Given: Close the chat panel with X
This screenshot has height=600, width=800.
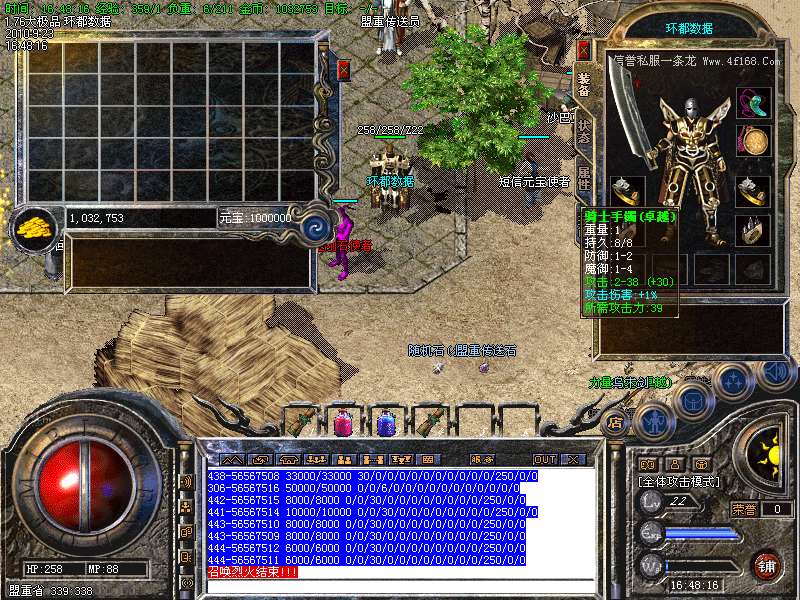Looking at the screenshot, I should [x=573, y=459].
